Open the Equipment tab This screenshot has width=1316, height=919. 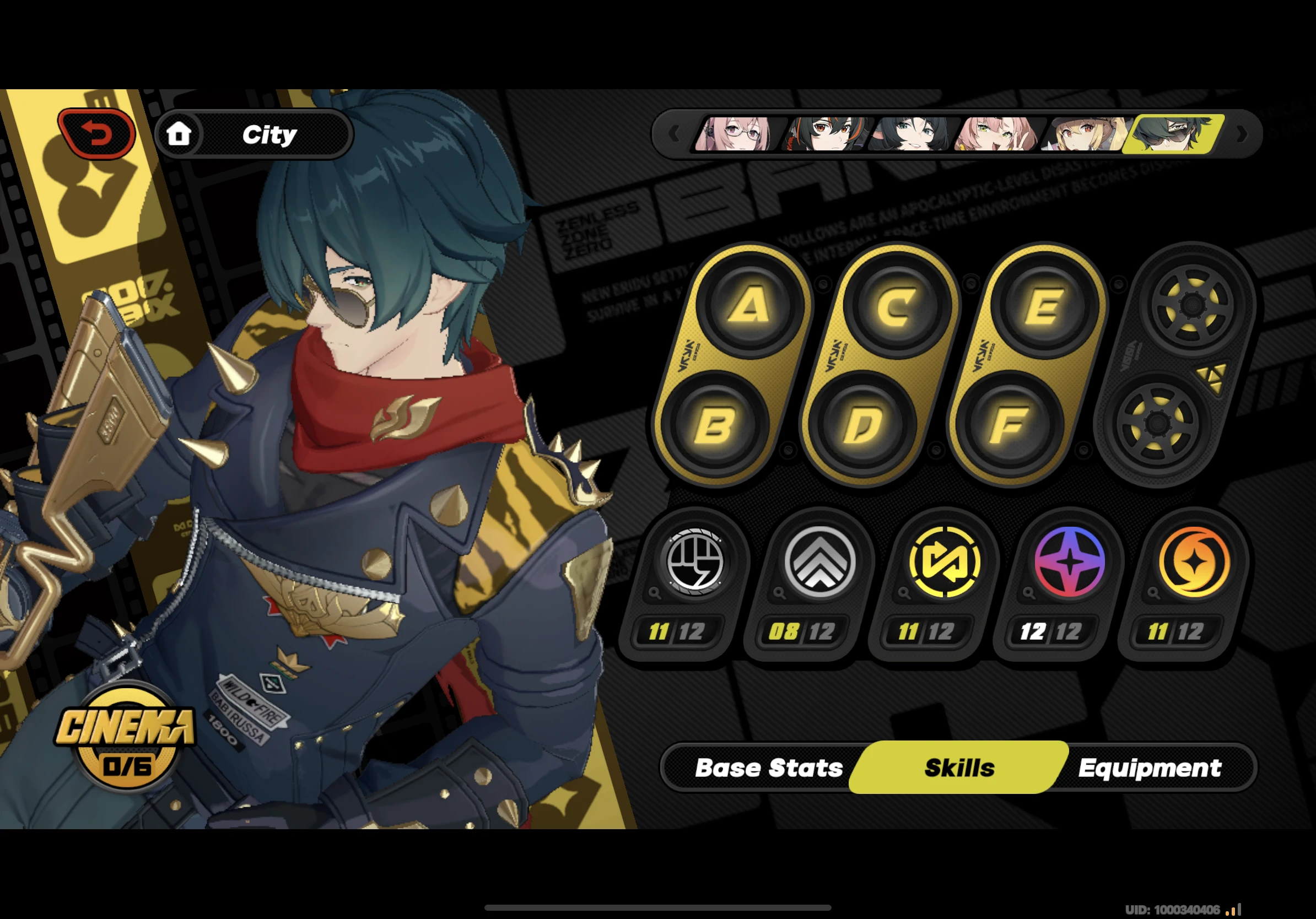pyautogui.click(x=1149, y=767)
